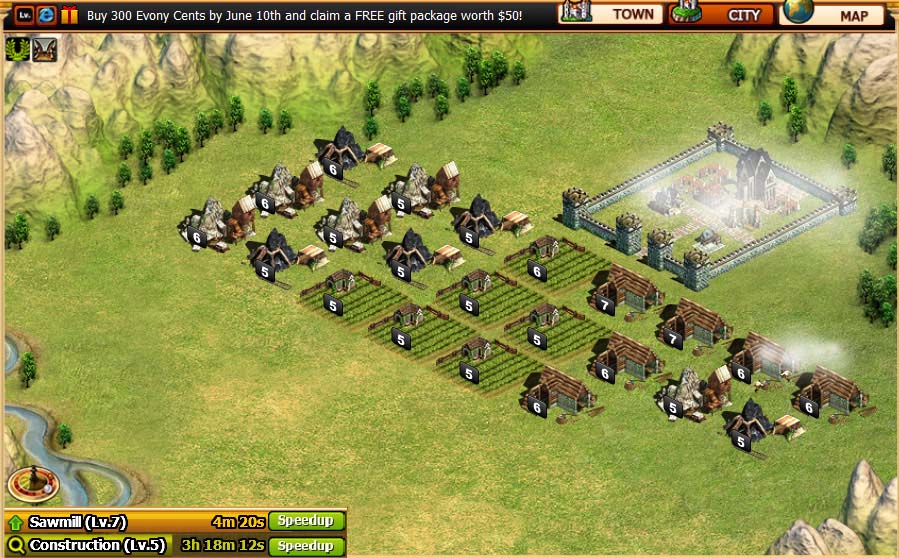Speed up the Construction Lv.5 research
The image size is (899, 558).
(306, 546)
